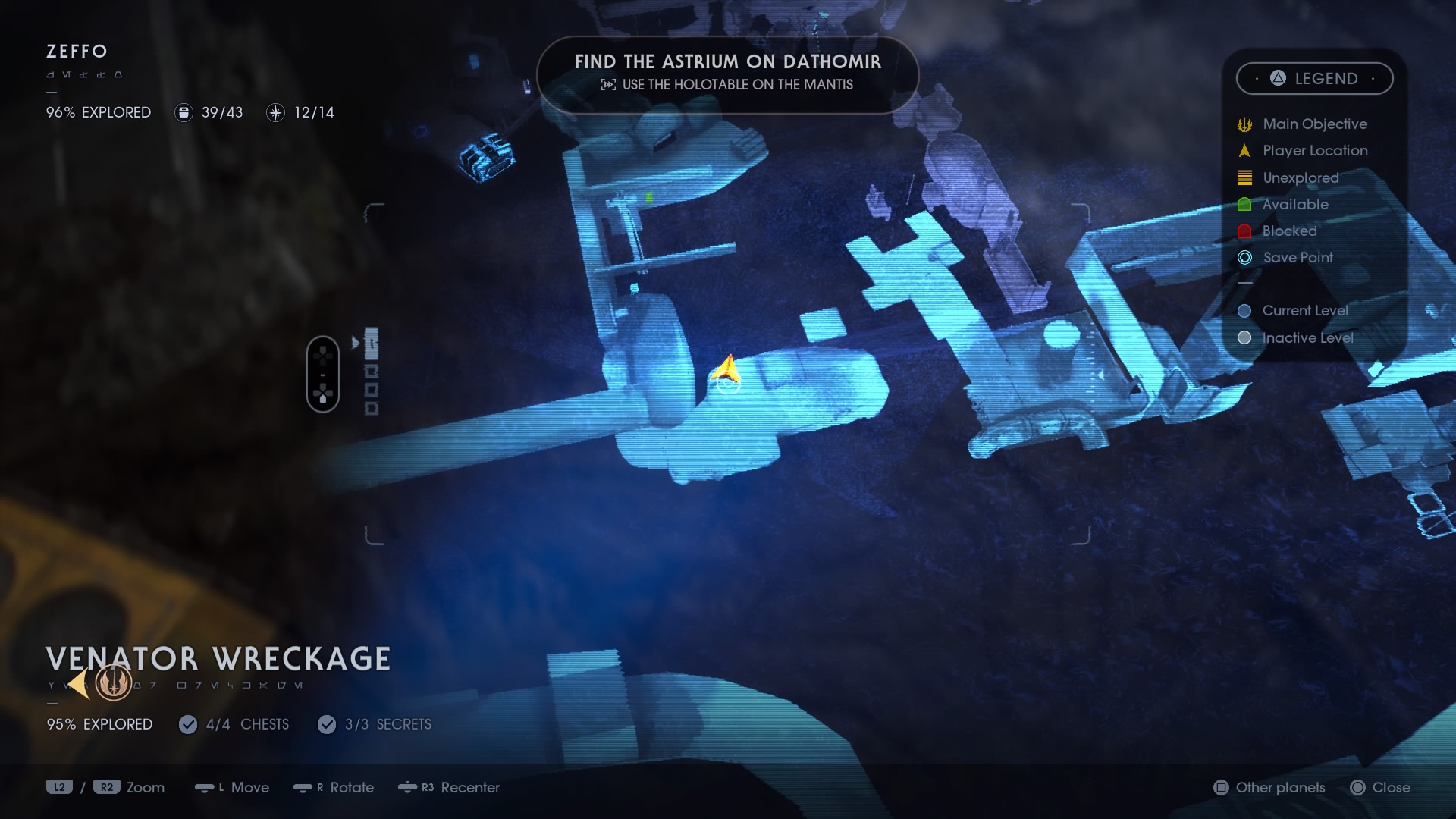This screenshot has height=819, width=1456.
Task: Toggle the Blocked marker in the legend
Action: click(1244, 231)
